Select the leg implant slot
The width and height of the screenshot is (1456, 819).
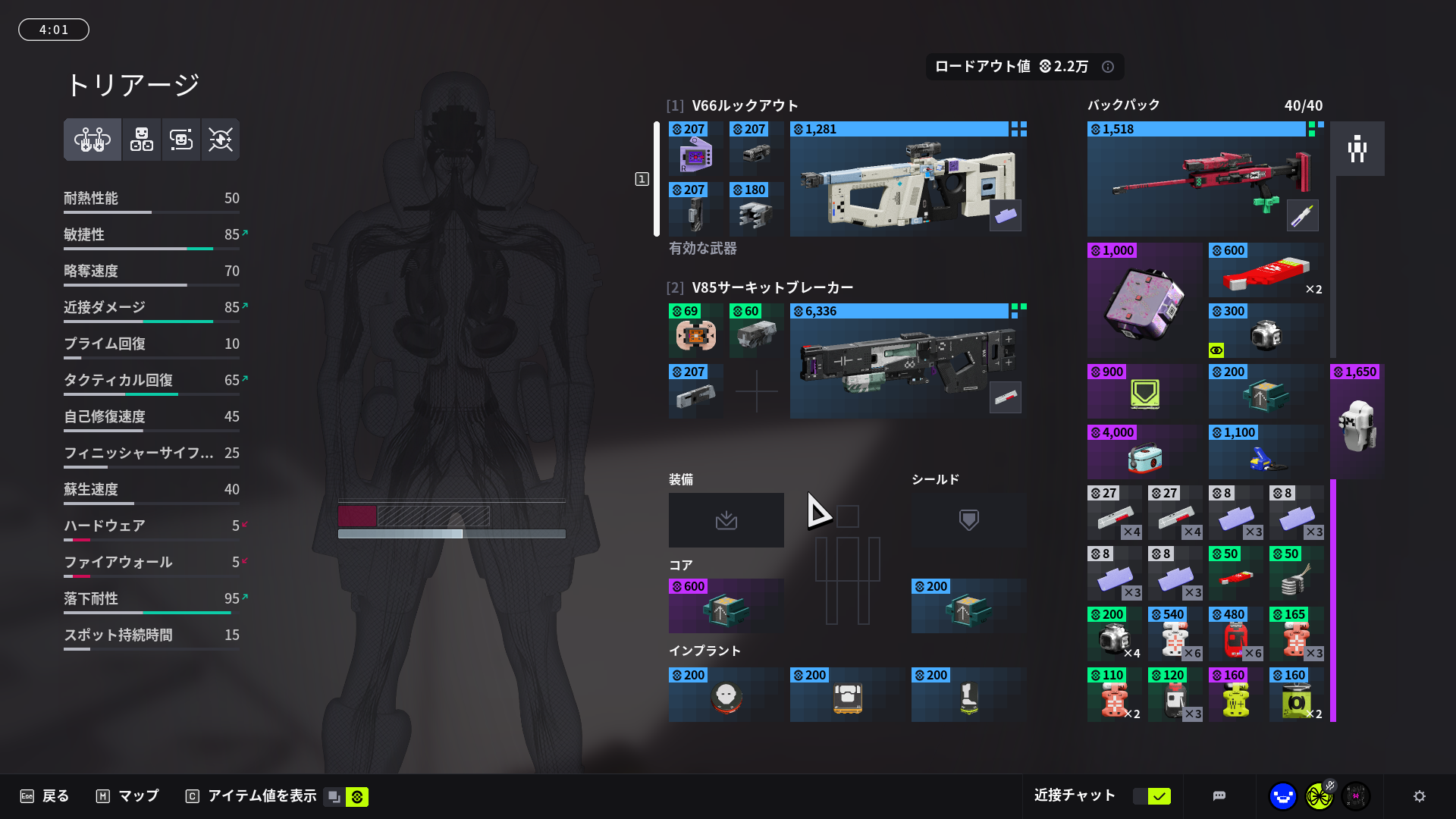[968, 695]
